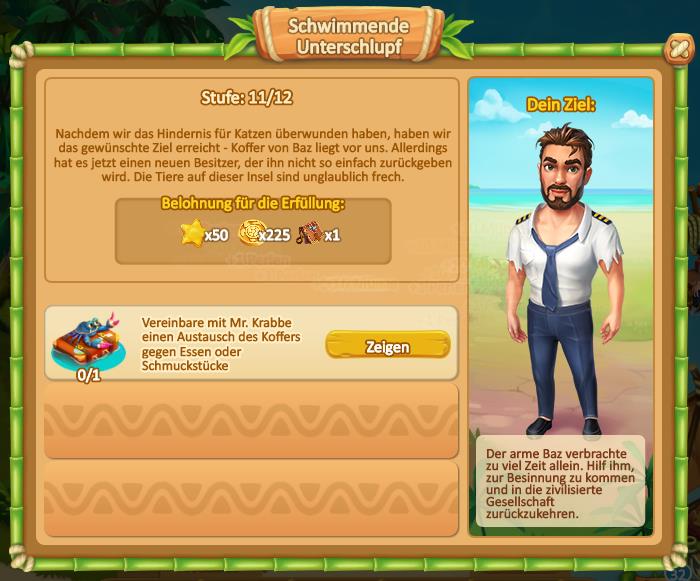The width and height of the screenshot is (700, 581).
Task: Close the Schwimmende Unterschlupf window
Action: pyautogui.click(x=677, y=49)
